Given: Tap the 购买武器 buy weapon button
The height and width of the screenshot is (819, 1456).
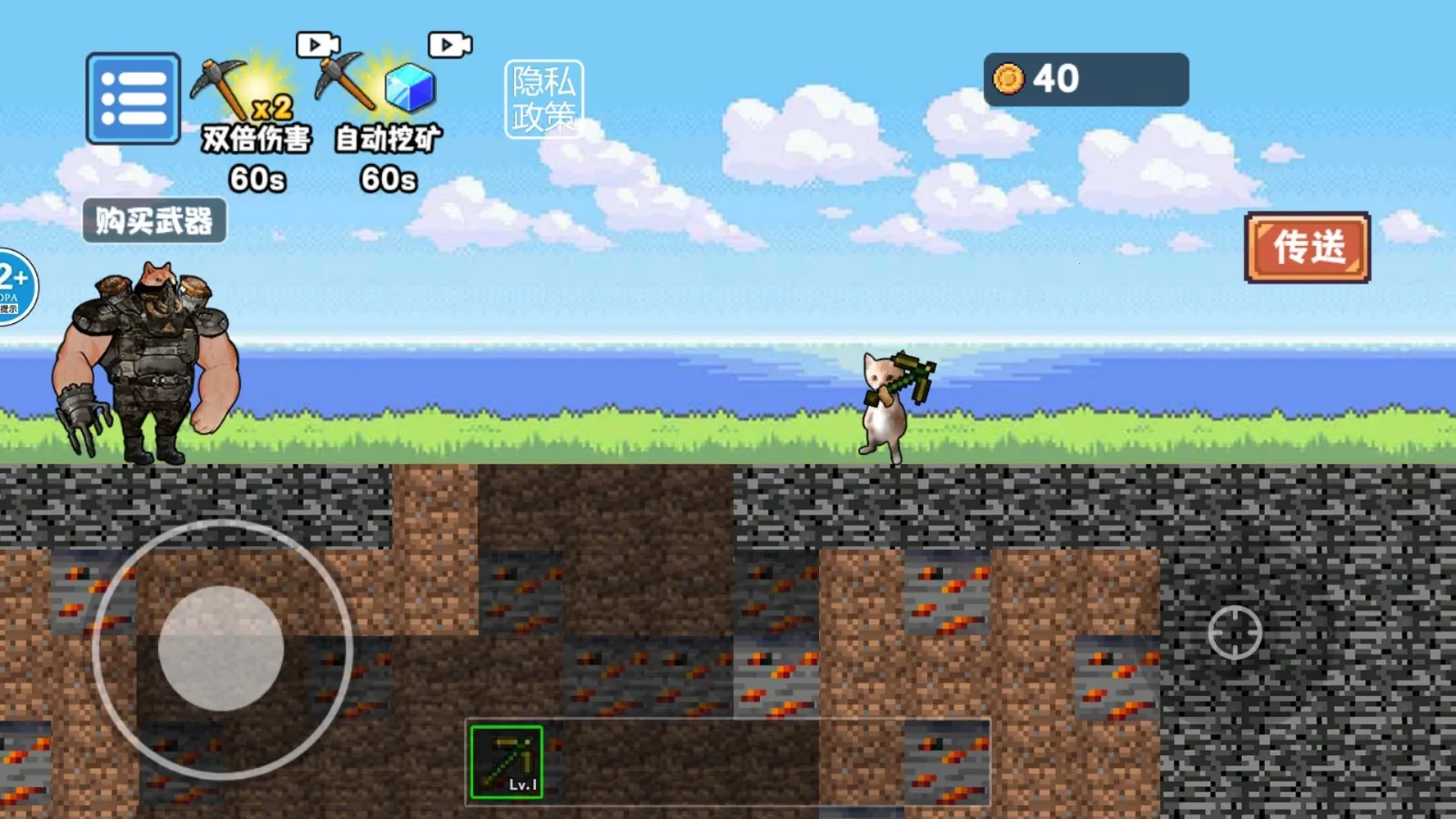Looking at the screenshot, I should 154,221.
